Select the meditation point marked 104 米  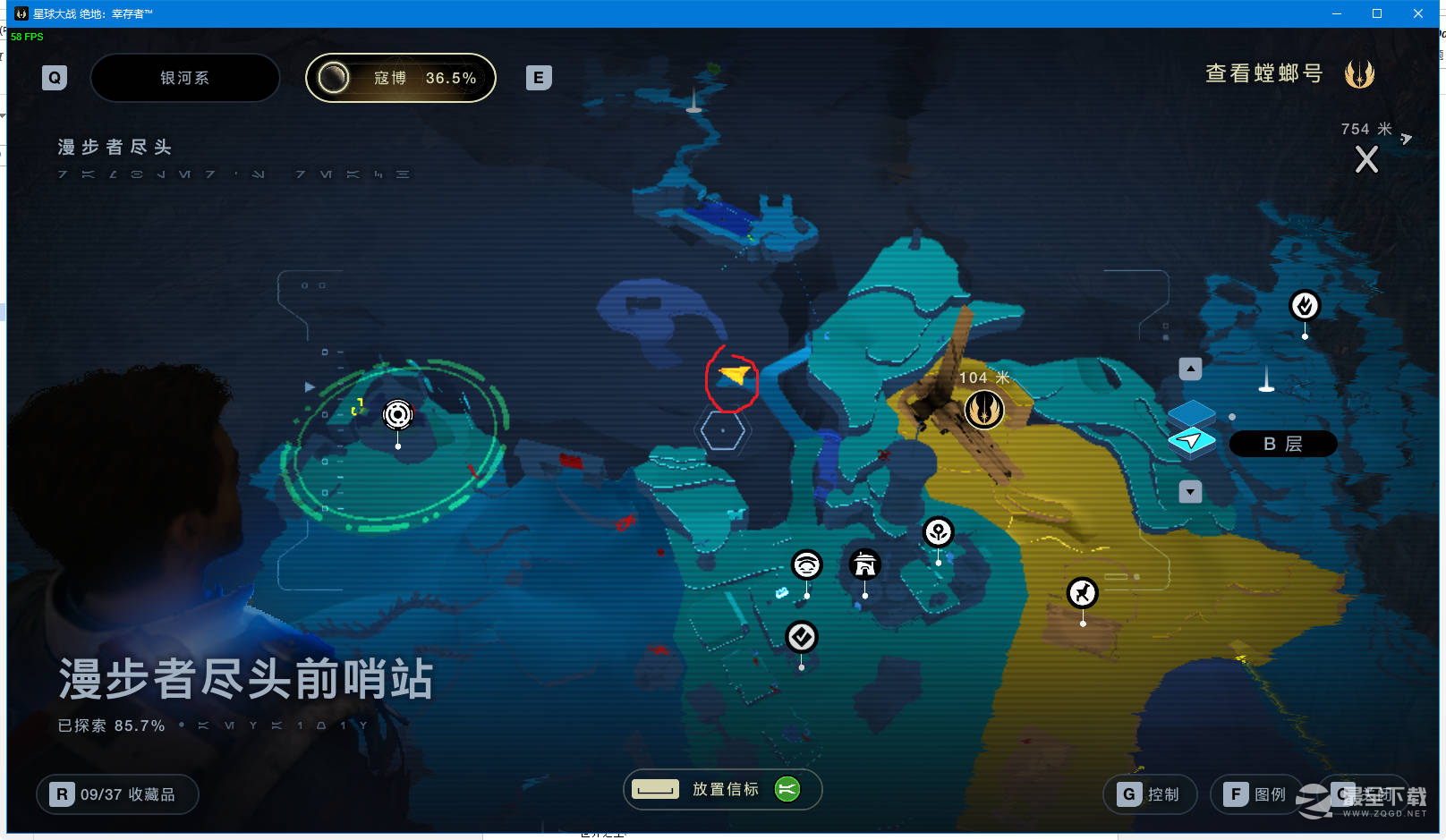[983, 410]
